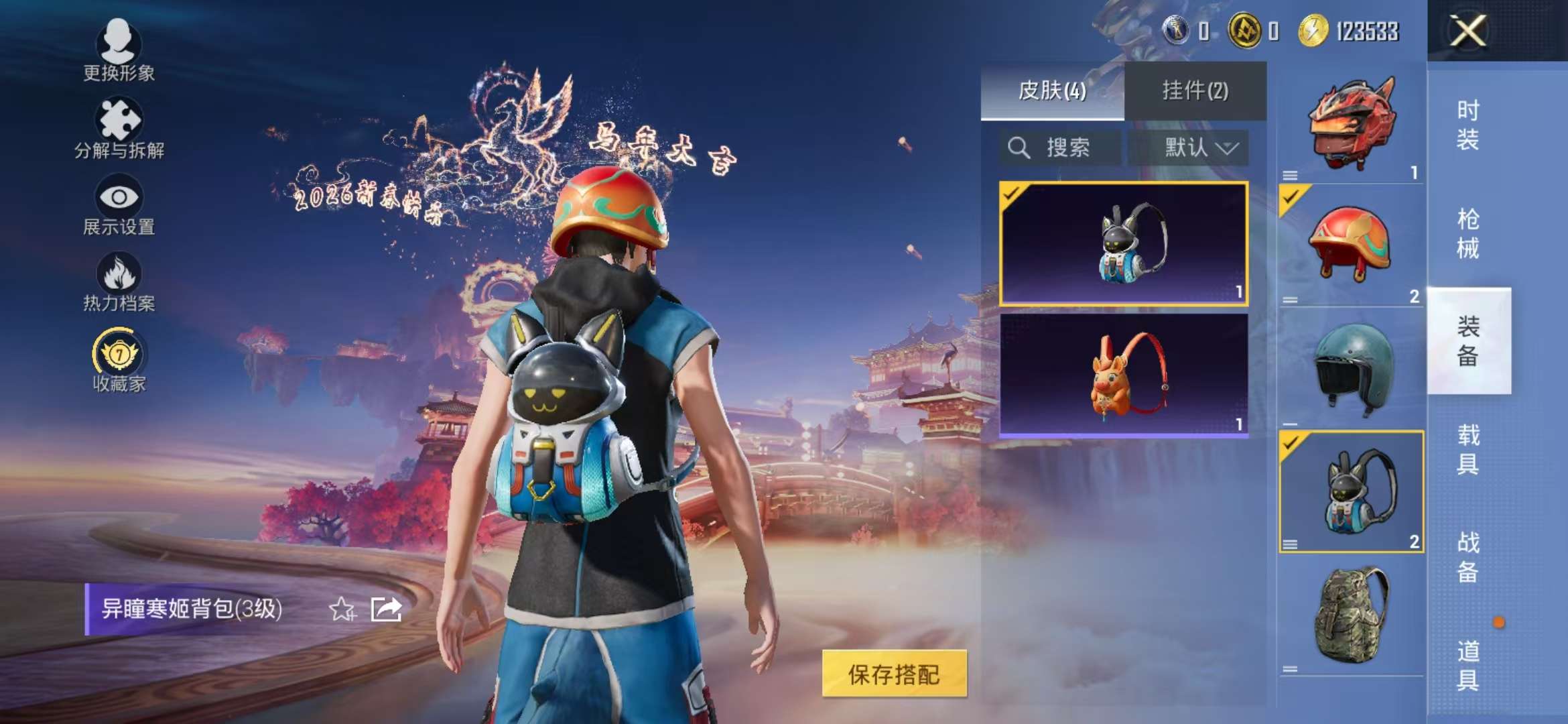This screenshot has height=724, width=1568.
Task: Open 展示设置 display settings
Action: tap(119, 201)
